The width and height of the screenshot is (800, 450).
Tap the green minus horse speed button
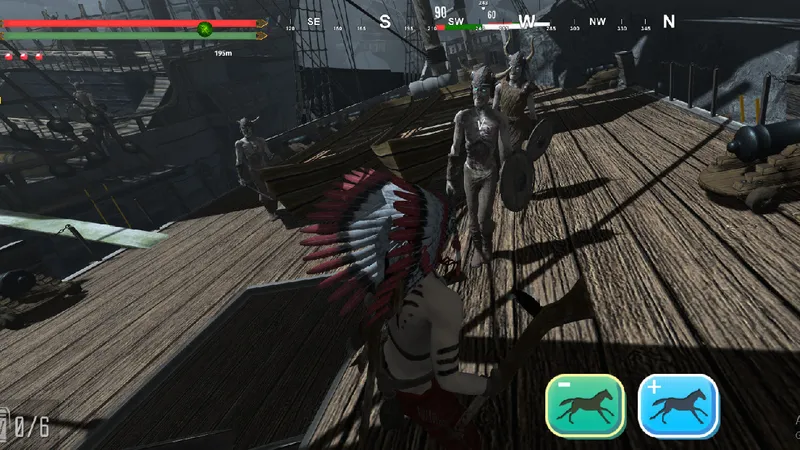point(585,406)
